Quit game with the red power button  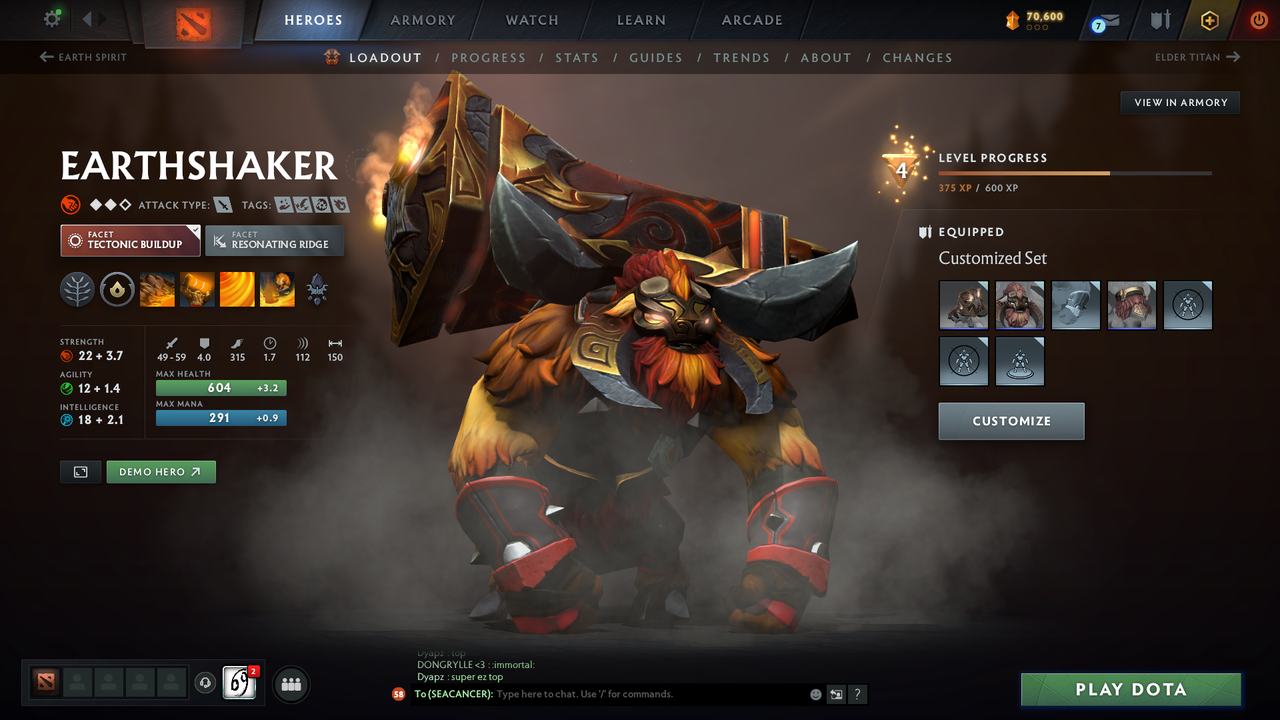(1258, 20)
